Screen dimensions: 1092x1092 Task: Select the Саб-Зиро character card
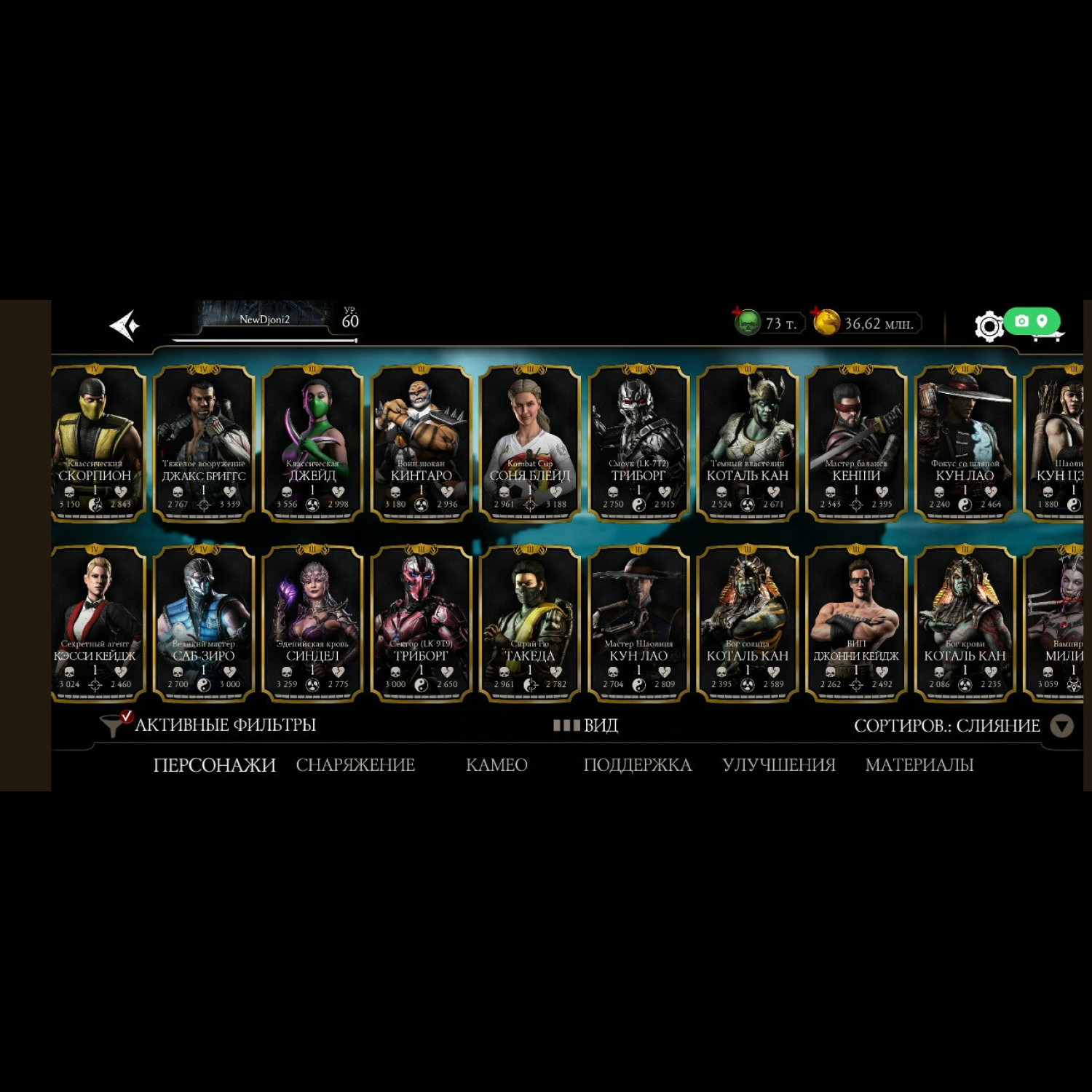[x=204, y=624]
